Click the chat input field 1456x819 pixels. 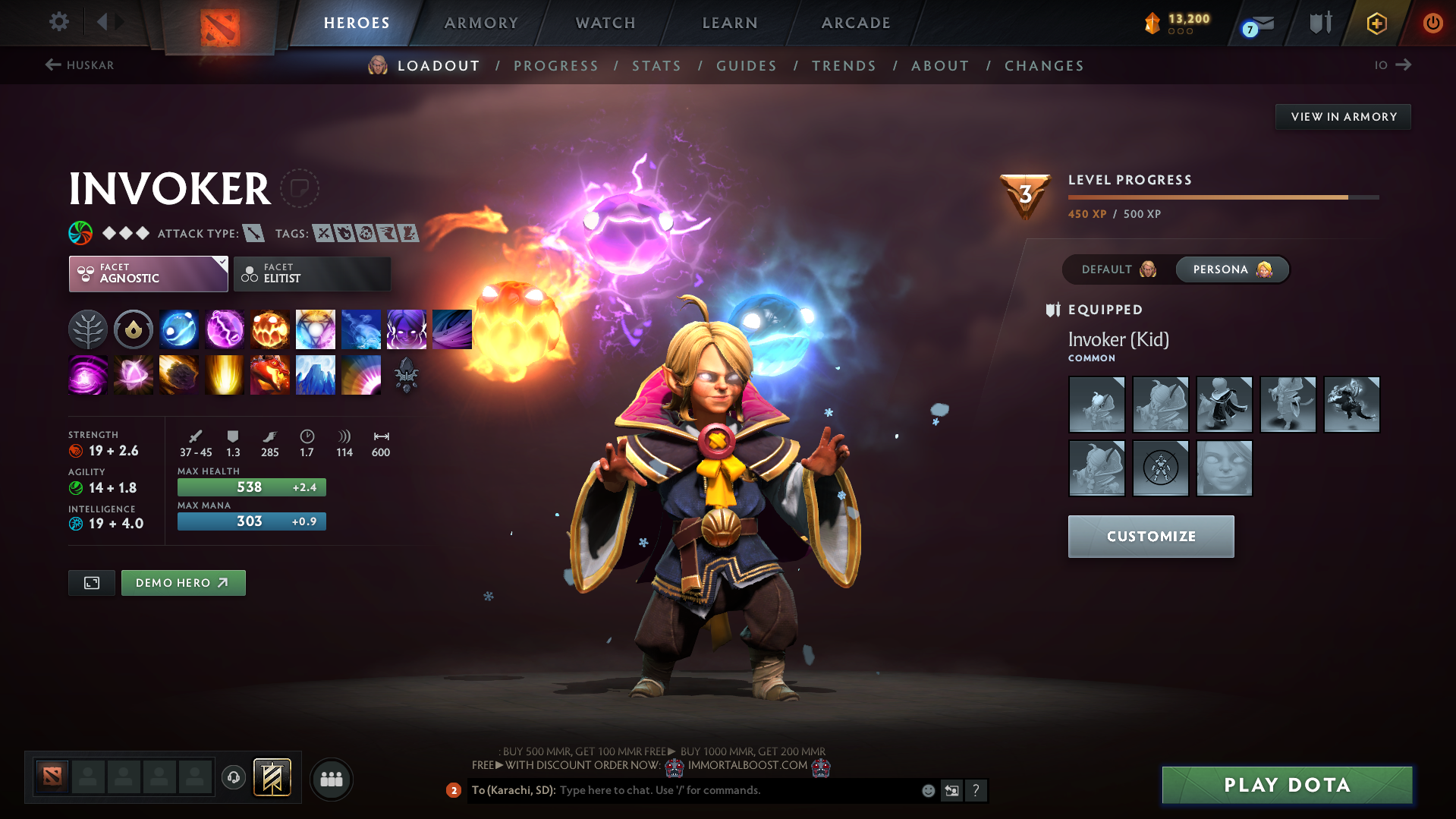pyautogui.click(x=721, y=790)
